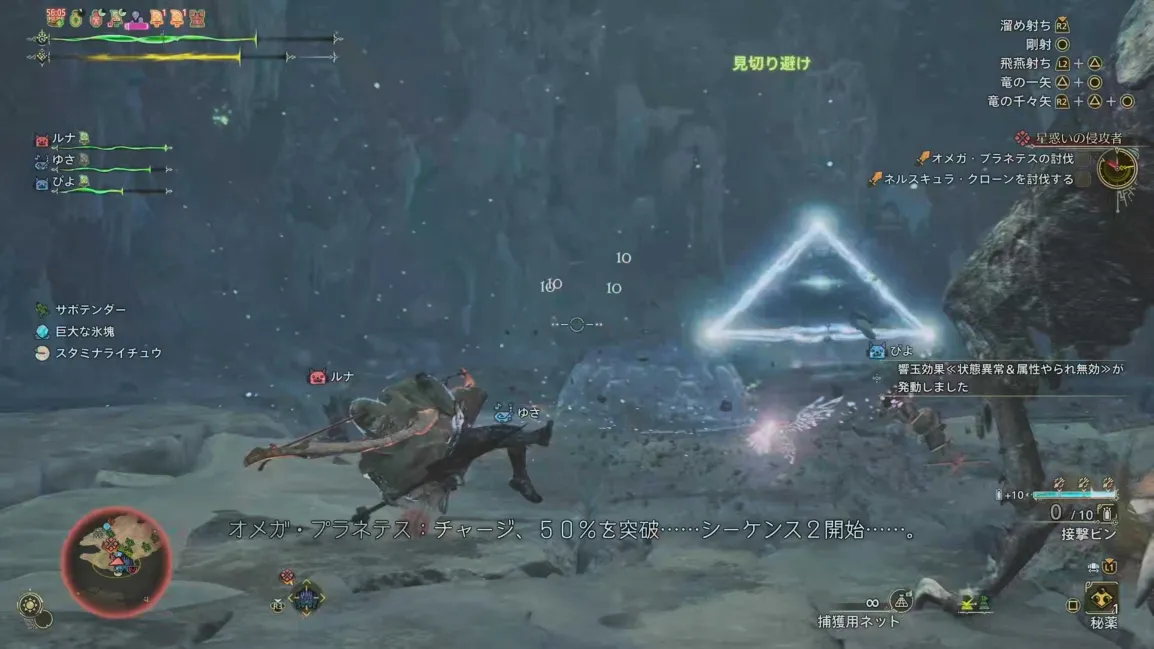This screenshot has height=649, width=1154.
Task: Select party member ぴよ in the party list
Action: pyautogui.click(x=64, y=182)
